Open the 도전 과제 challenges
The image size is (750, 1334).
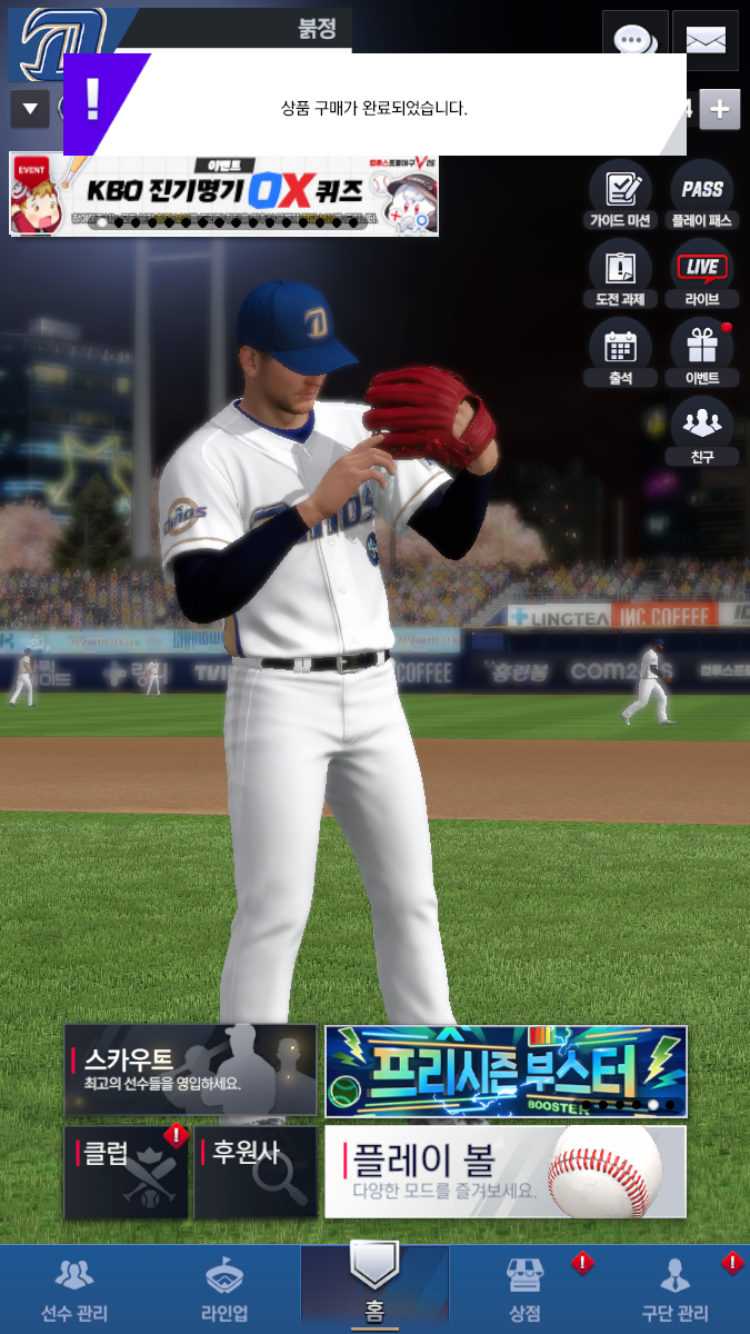pyautogui.click(x=620, y=274)
